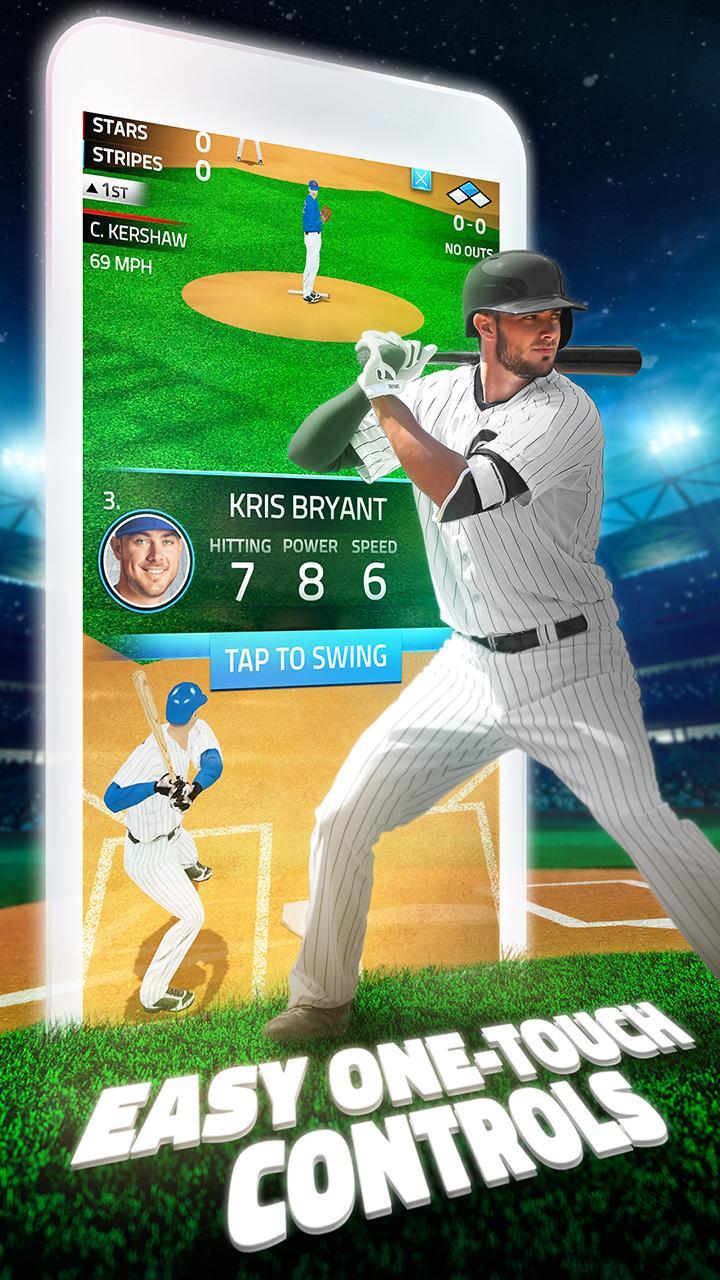Select Kris Bryant's round portrait
Screen dimensions: 720x1280
coord(146,561)
